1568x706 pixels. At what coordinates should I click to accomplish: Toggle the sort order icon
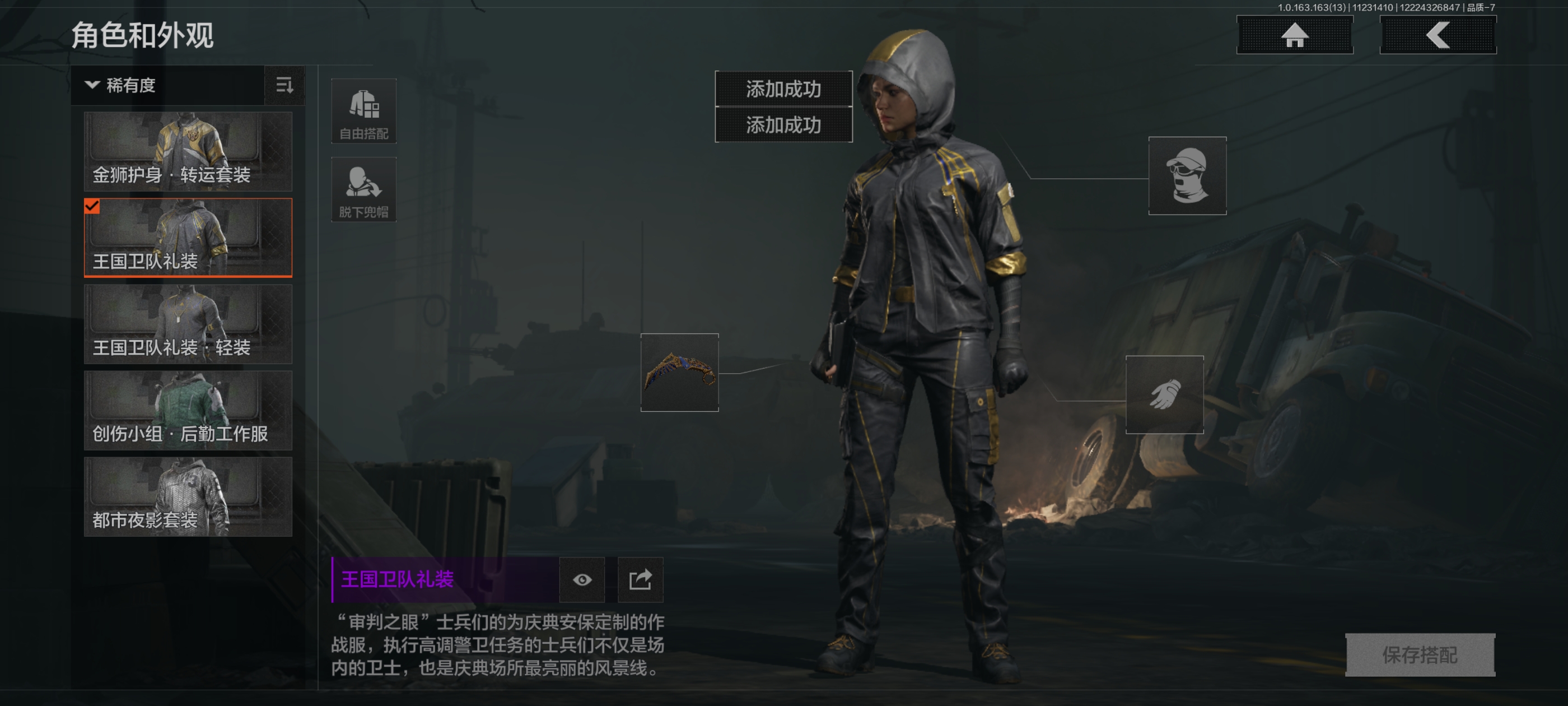point(284,85)
